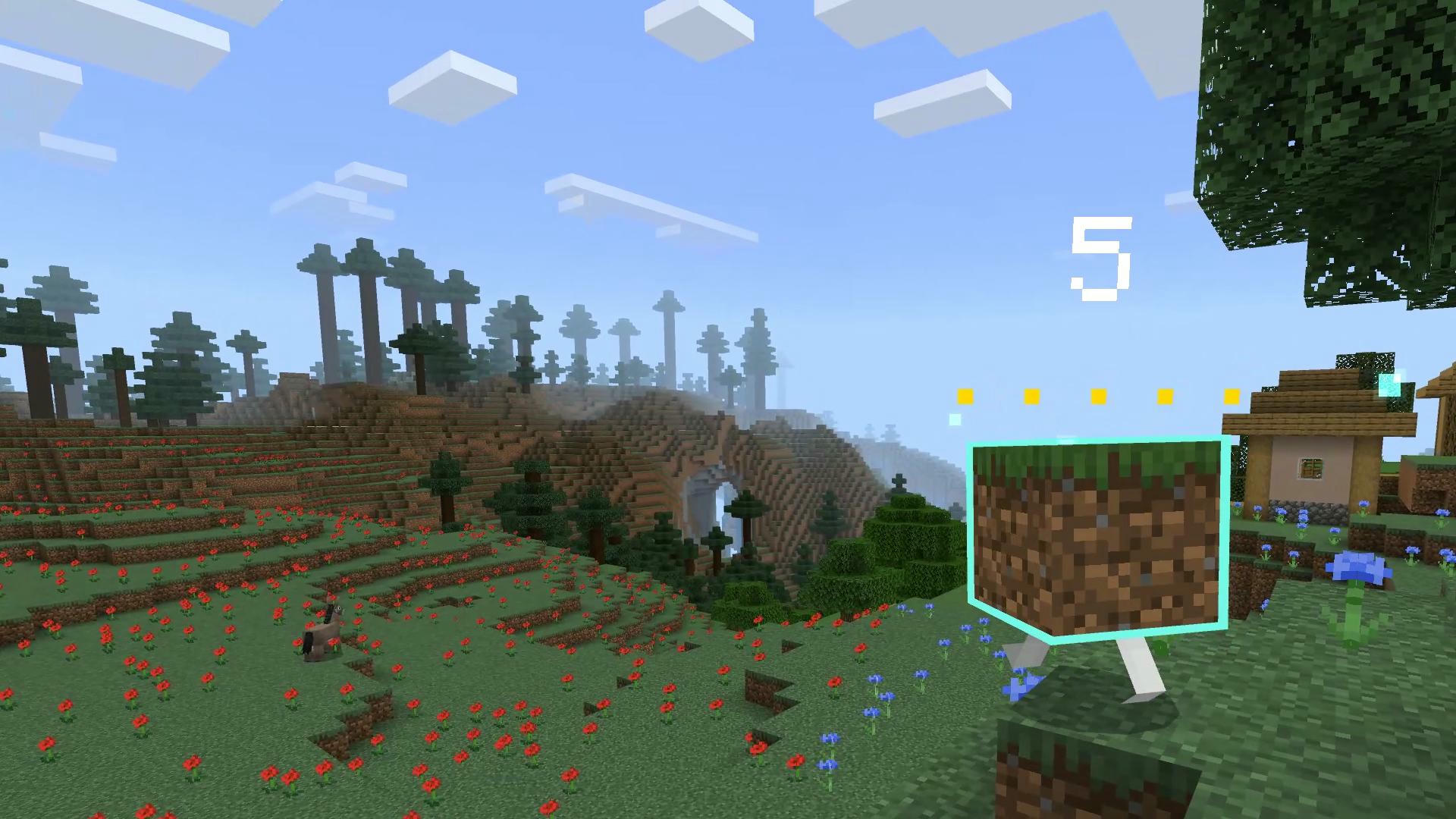This screenshot has height=819, width=1456.
Task: Click the teal particle left of the dotted path
Action: click(x=954, y=419)
